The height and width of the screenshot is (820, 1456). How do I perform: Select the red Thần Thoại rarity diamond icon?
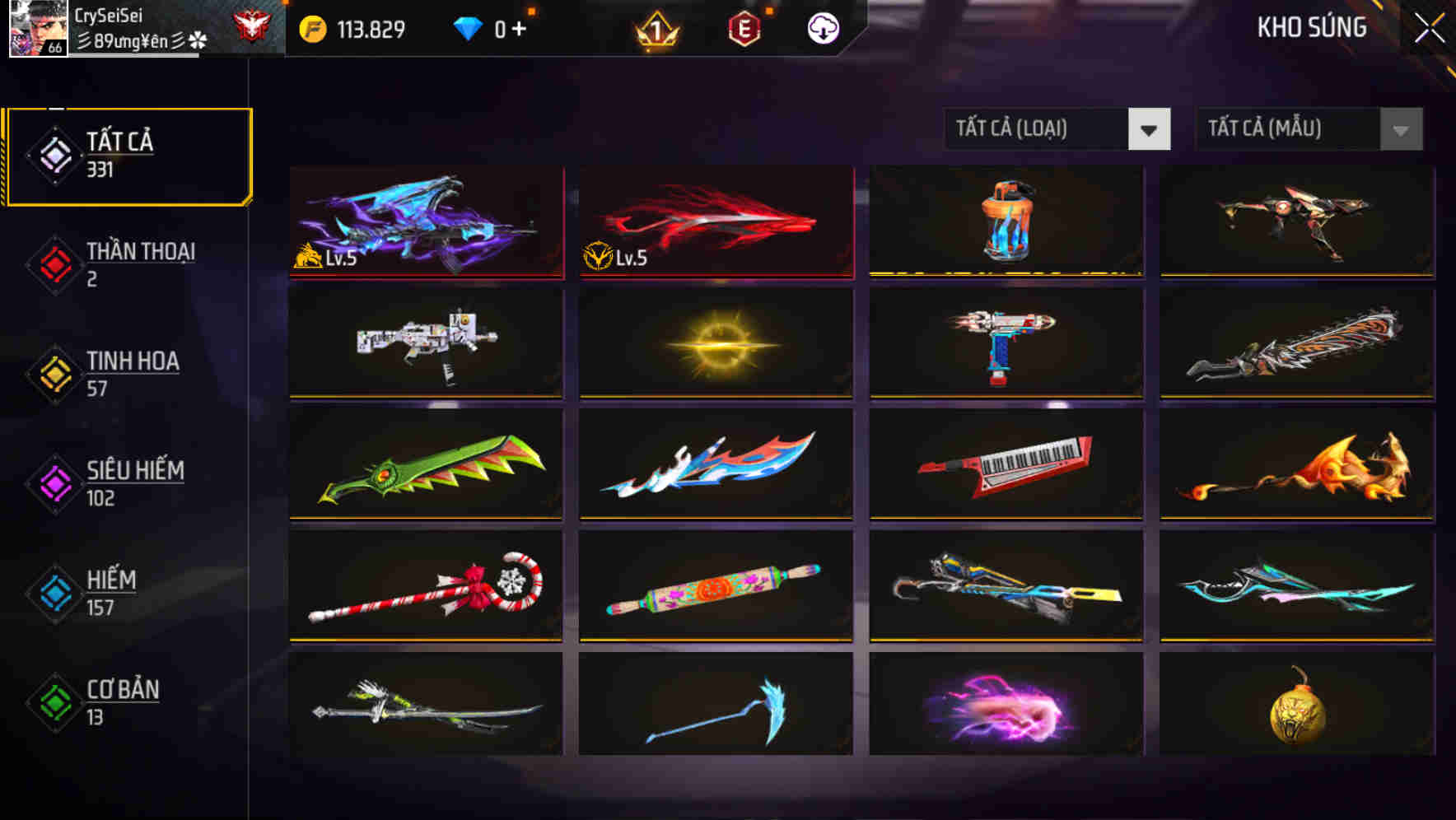[x=54, y=263]
